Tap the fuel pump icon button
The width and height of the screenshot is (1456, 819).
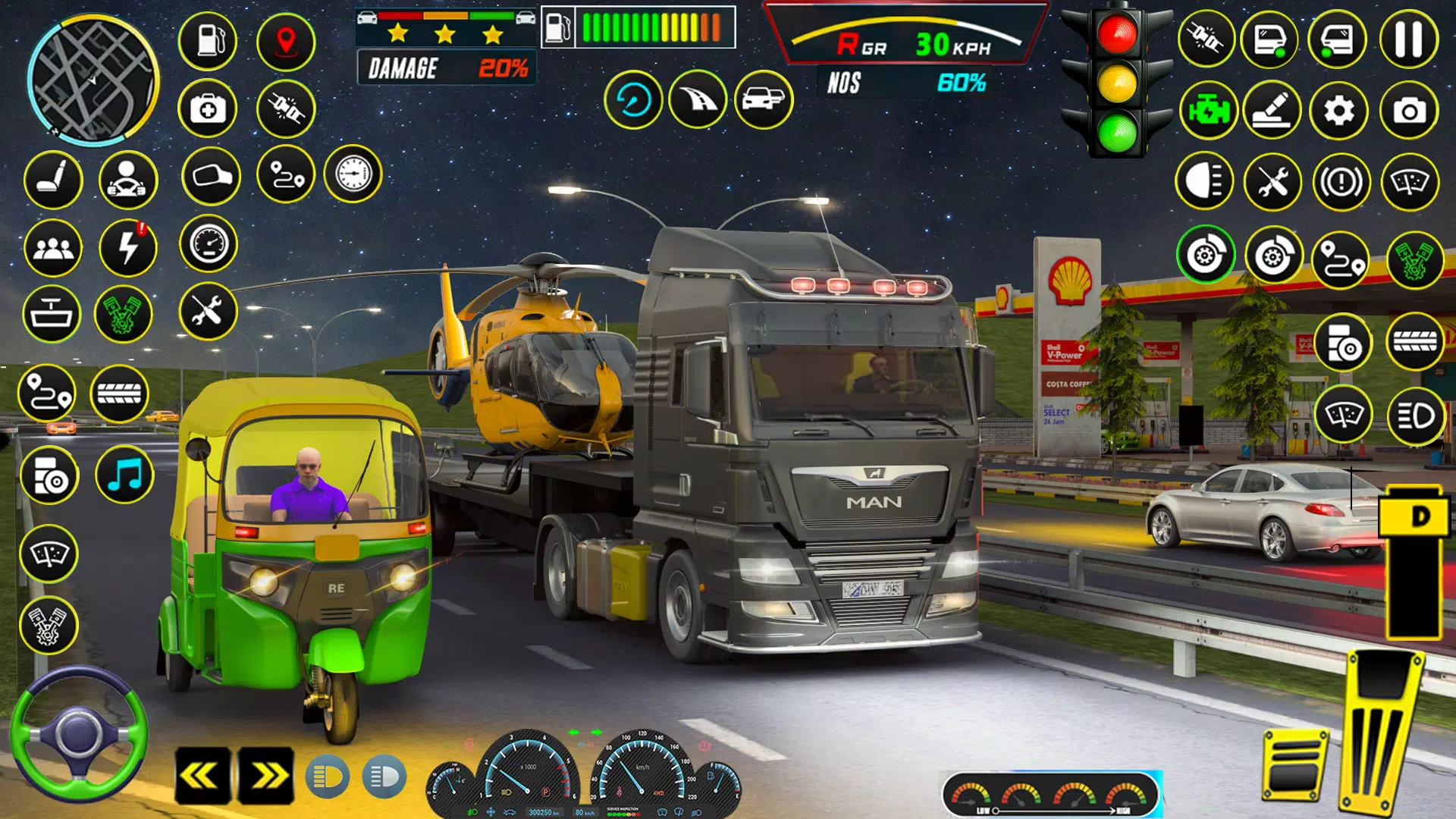(x=208, y=40)
